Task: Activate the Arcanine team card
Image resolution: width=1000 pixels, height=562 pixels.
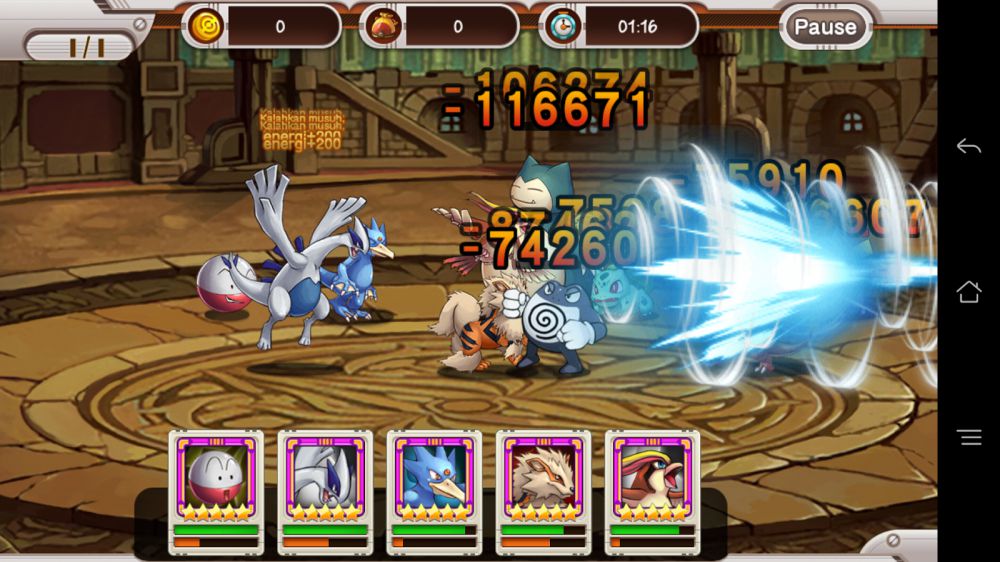Action: 543,478
